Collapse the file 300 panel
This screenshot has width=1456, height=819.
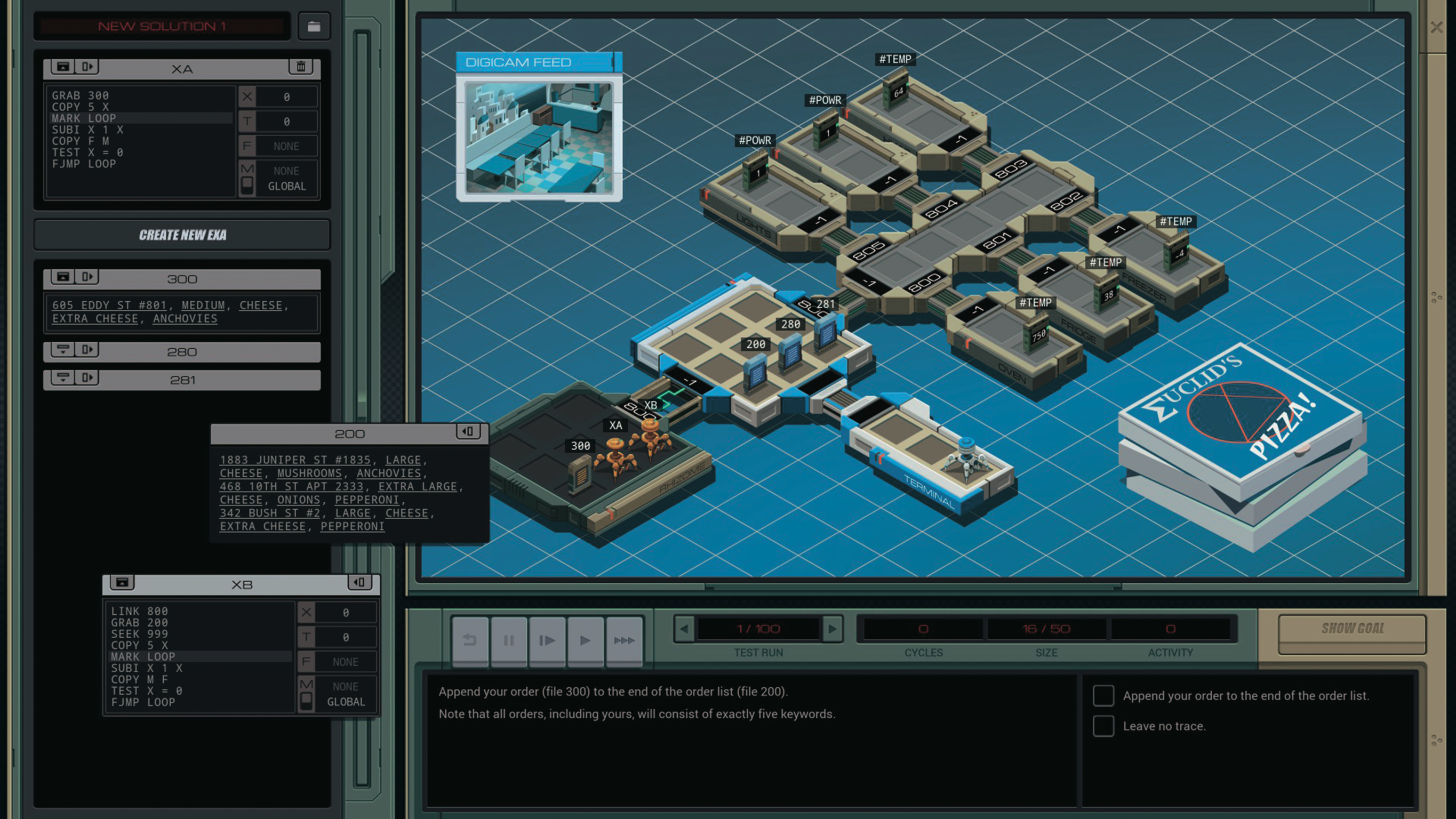(63, 276)
